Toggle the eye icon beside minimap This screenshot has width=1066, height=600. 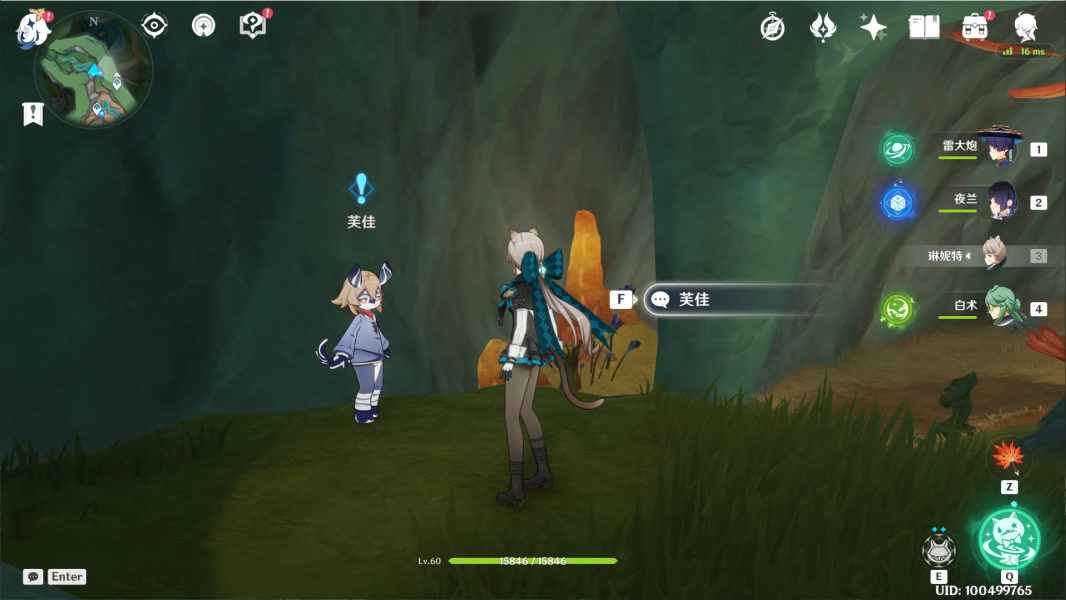[154, 25]
